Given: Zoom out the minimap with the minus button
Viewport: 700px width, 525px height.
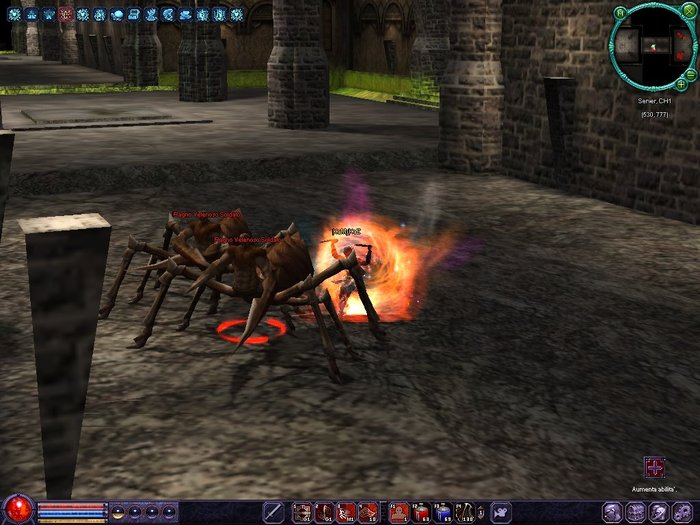Looking at the screenshot, I should pyautogui.click(x=690, y=74).
